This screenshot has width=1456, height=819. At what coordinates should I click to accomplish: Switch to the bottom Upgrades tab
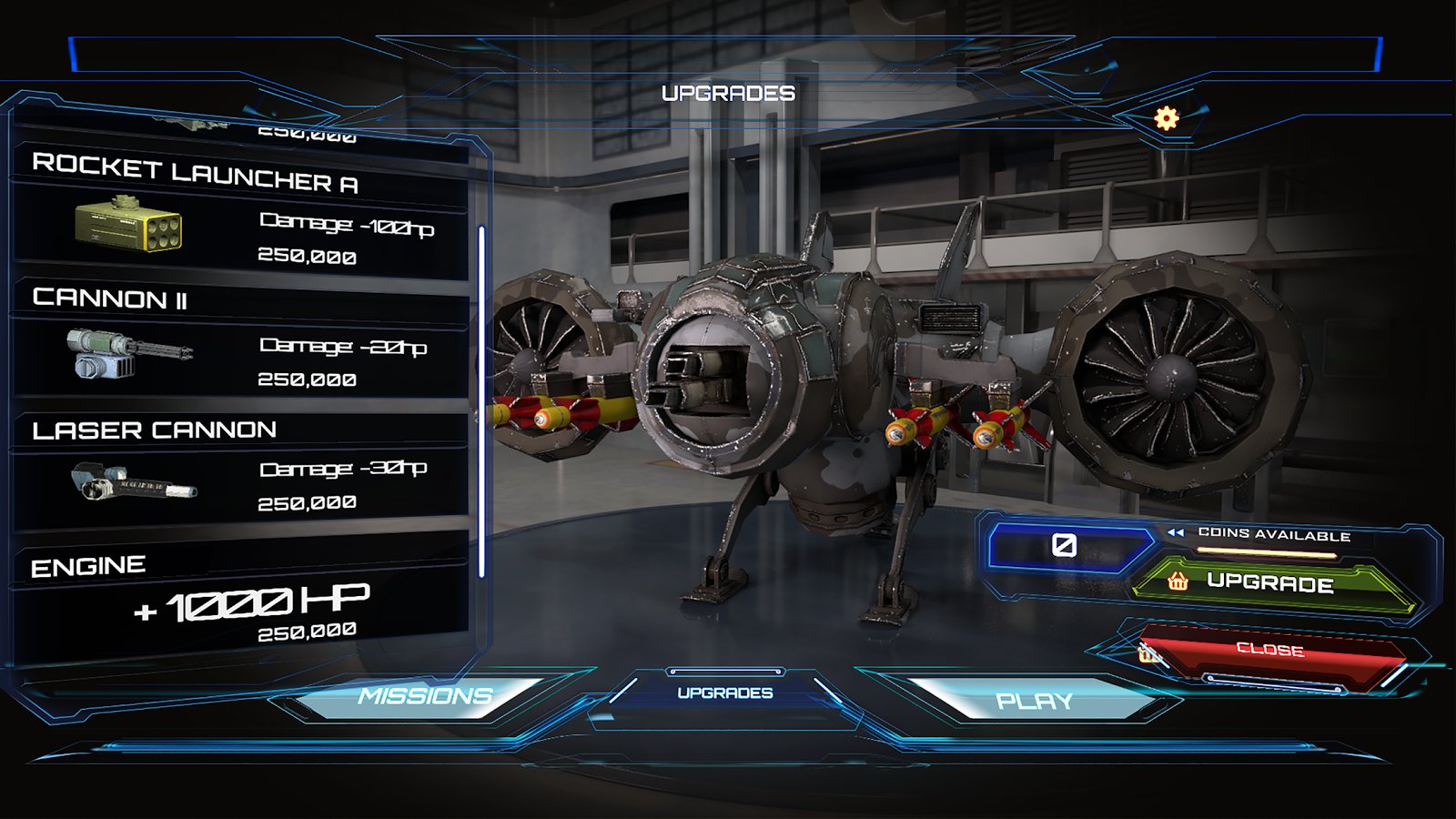(x=725, y=693)
